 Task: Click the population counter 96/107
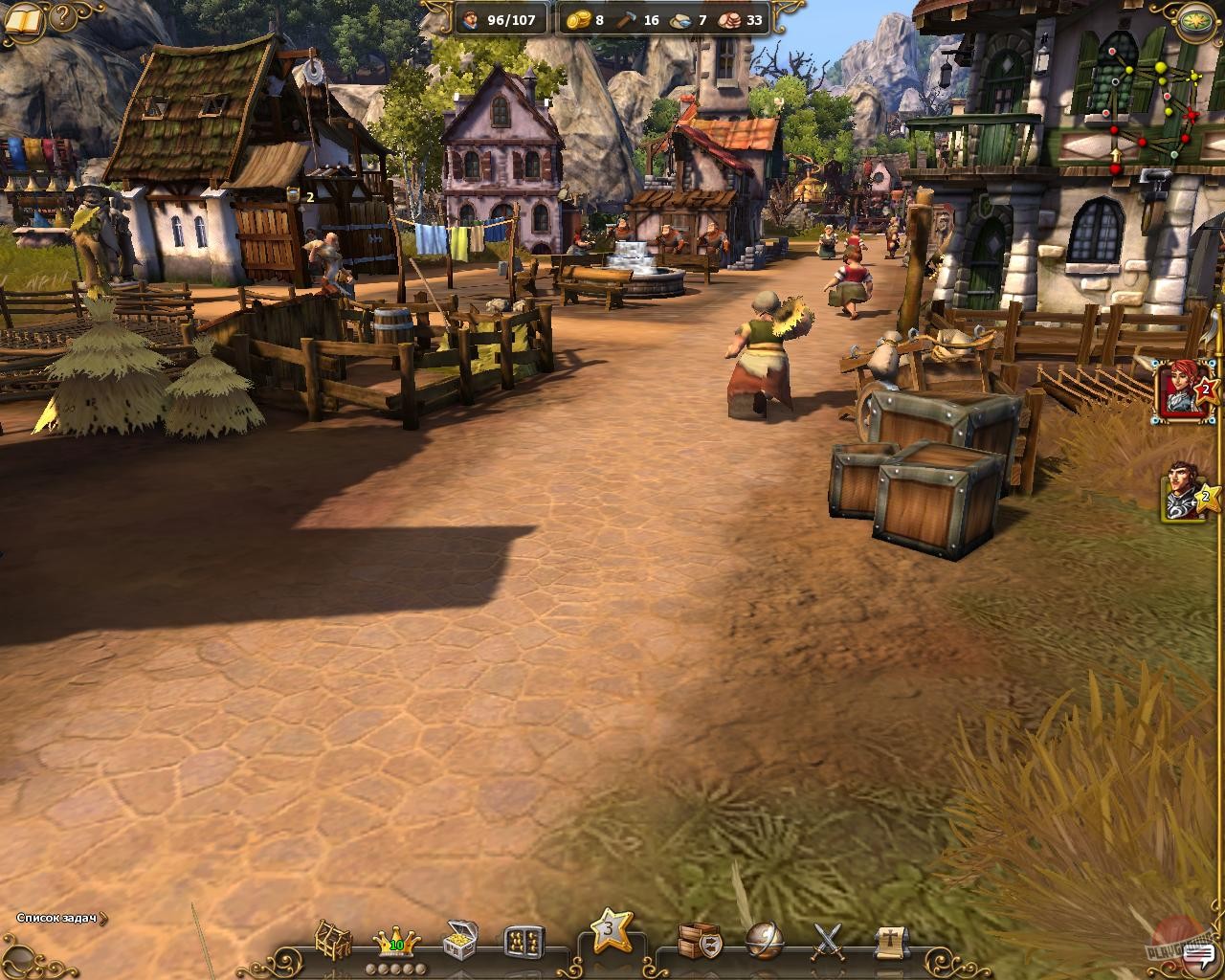click(498, 19)
